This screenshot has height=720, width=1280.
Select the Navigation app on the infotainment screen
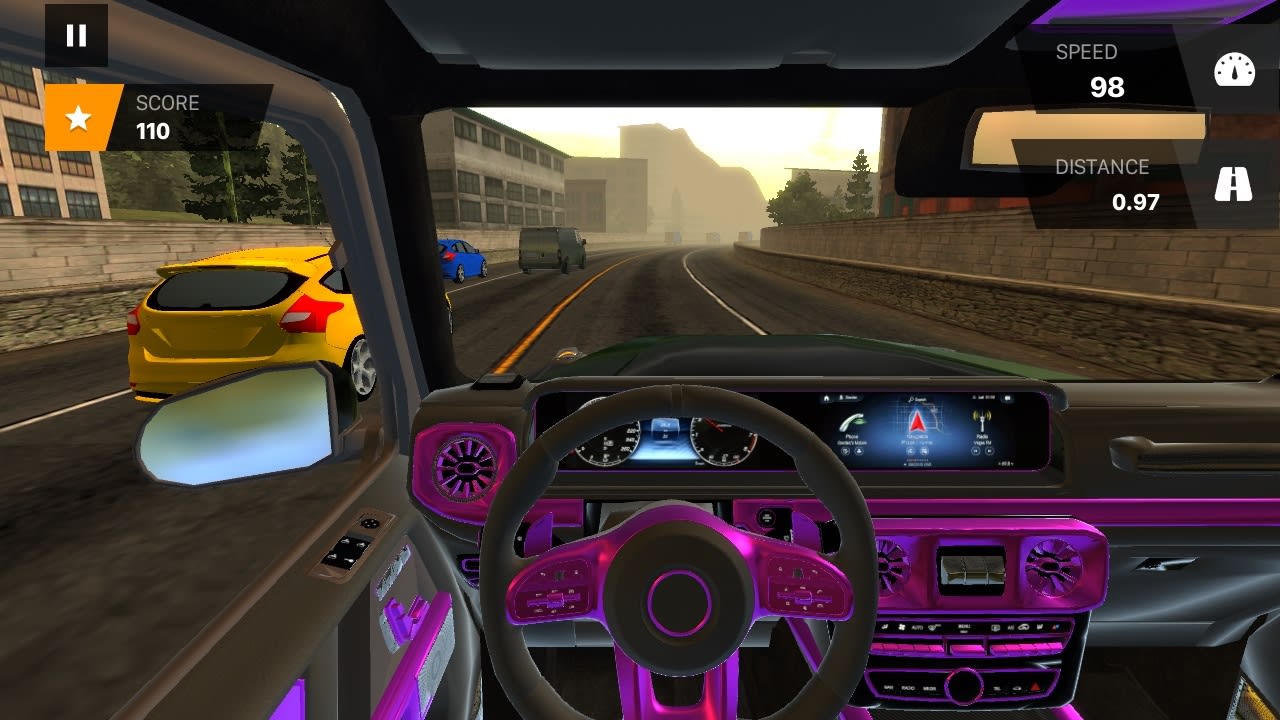click(917, 423)
